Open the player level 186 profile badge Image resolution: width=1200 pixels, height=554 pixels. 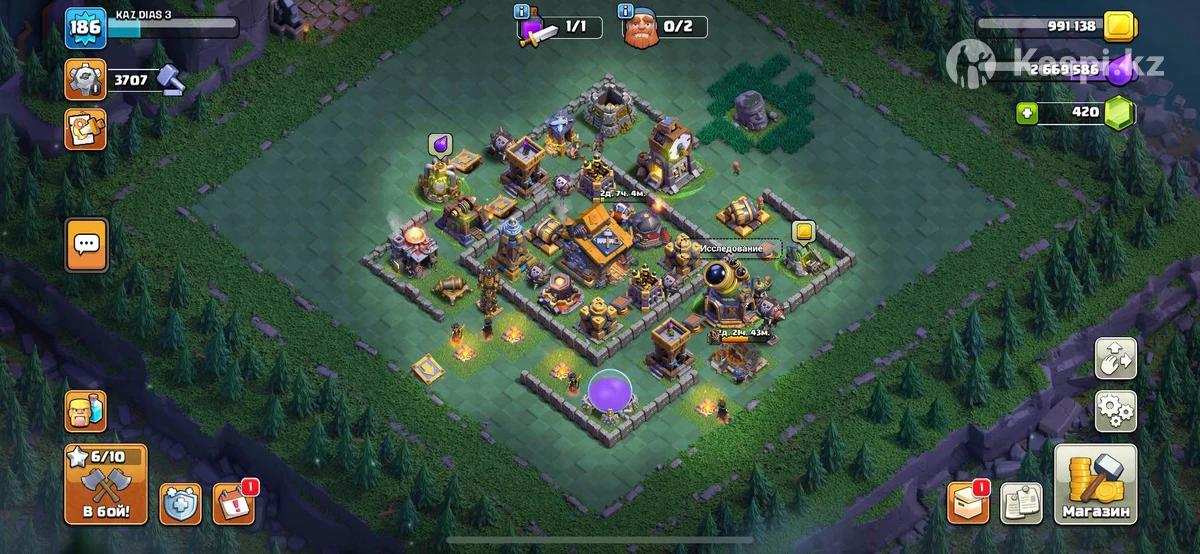pos(86,28)
